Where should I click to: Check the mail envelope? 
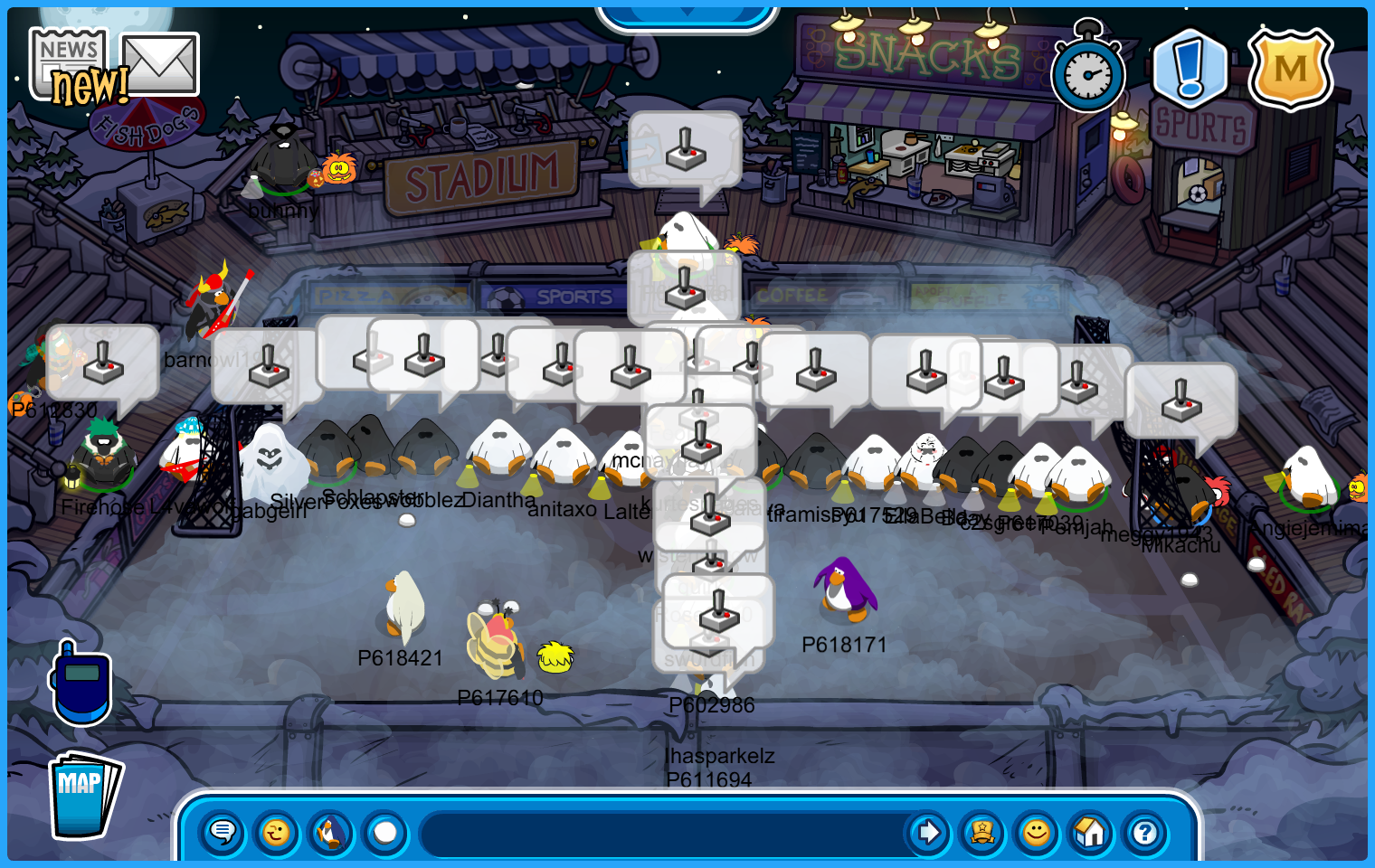point(160,63)
